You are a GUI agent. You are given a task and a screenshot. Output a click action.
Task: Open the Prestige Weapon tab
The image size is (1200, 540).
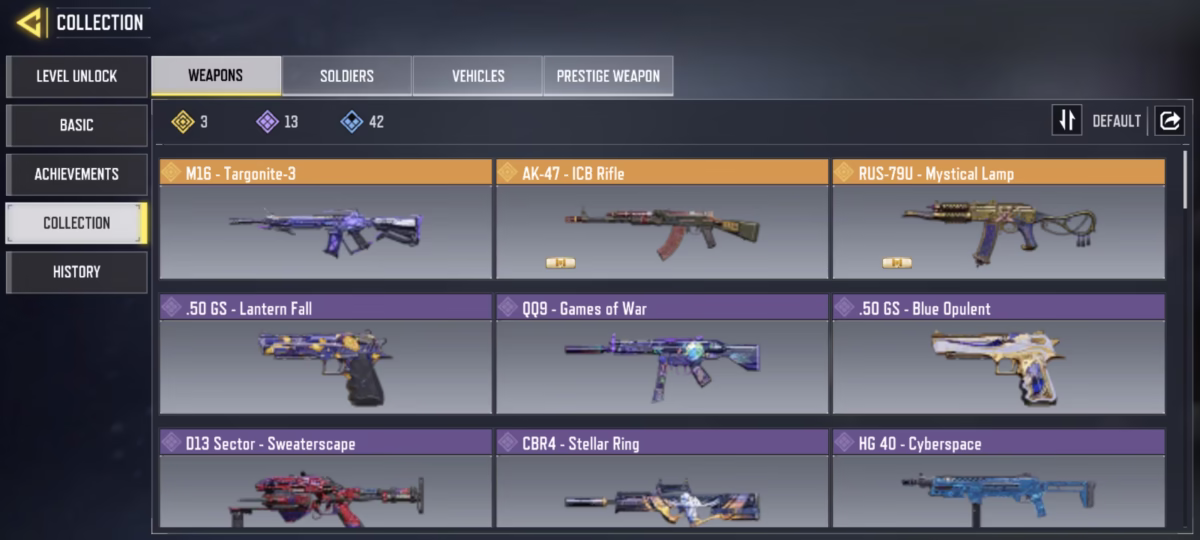tap(608, 76)
